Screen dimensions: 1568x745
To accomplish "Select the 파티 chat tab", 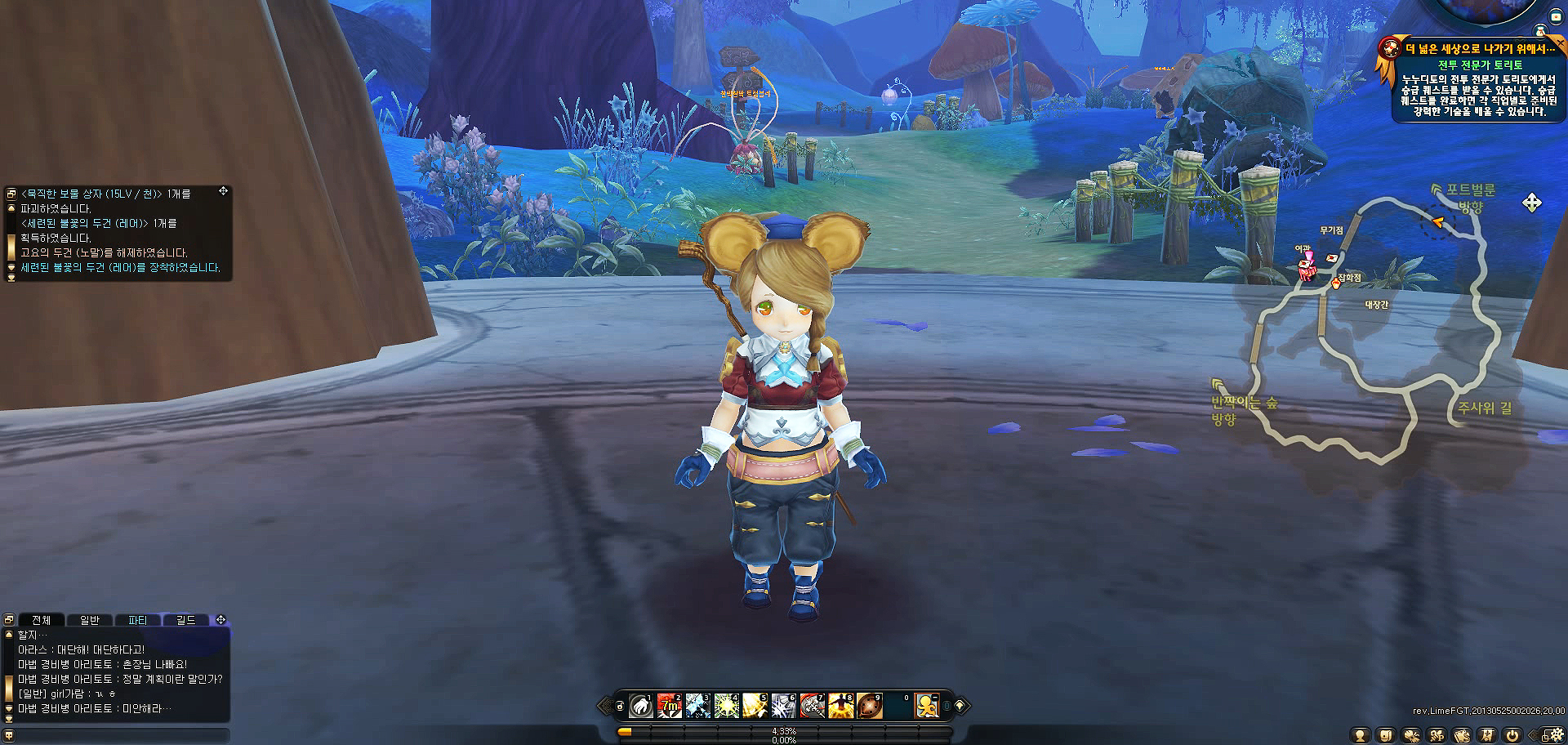I will [138, 621].
